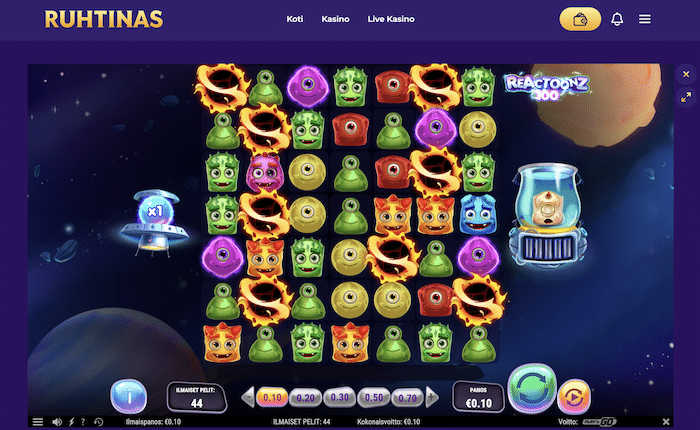Show notifications via the bell icon

point(617,19)
